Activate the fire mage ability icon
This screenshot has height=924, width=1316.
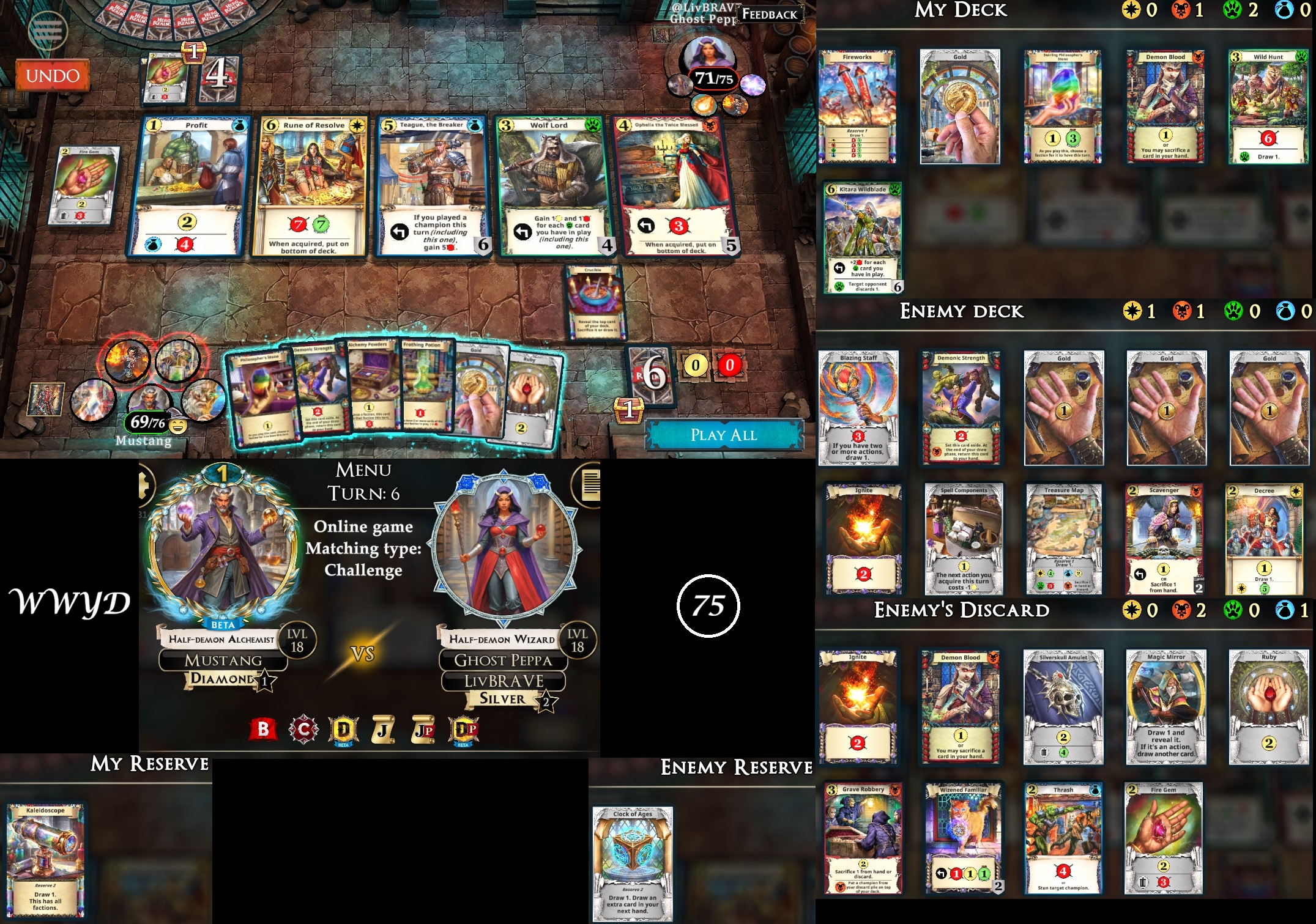click(x=127, y=361)
